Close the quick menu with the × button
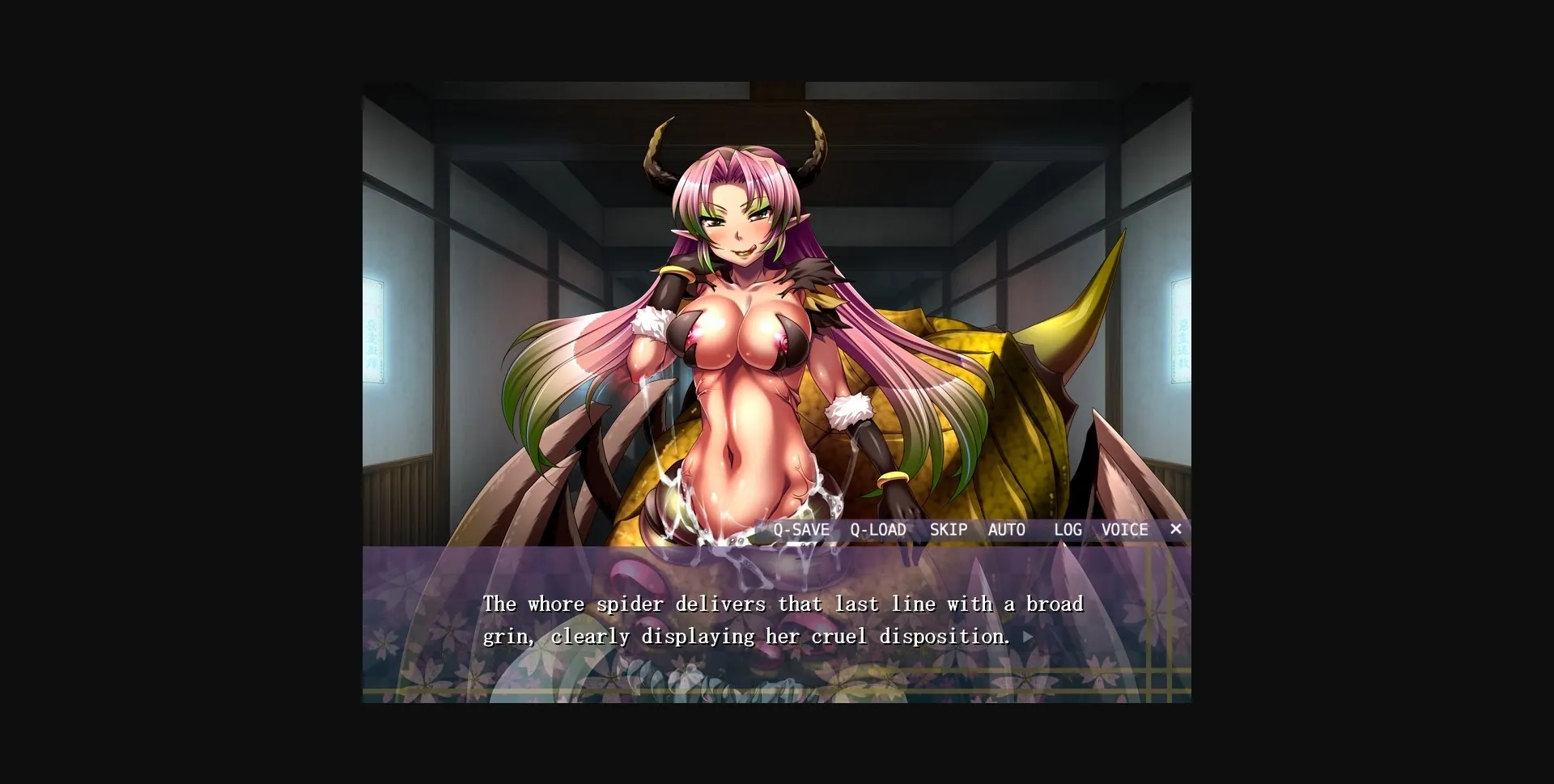Screen dimensions: 1554x784 pos(1175,529)
